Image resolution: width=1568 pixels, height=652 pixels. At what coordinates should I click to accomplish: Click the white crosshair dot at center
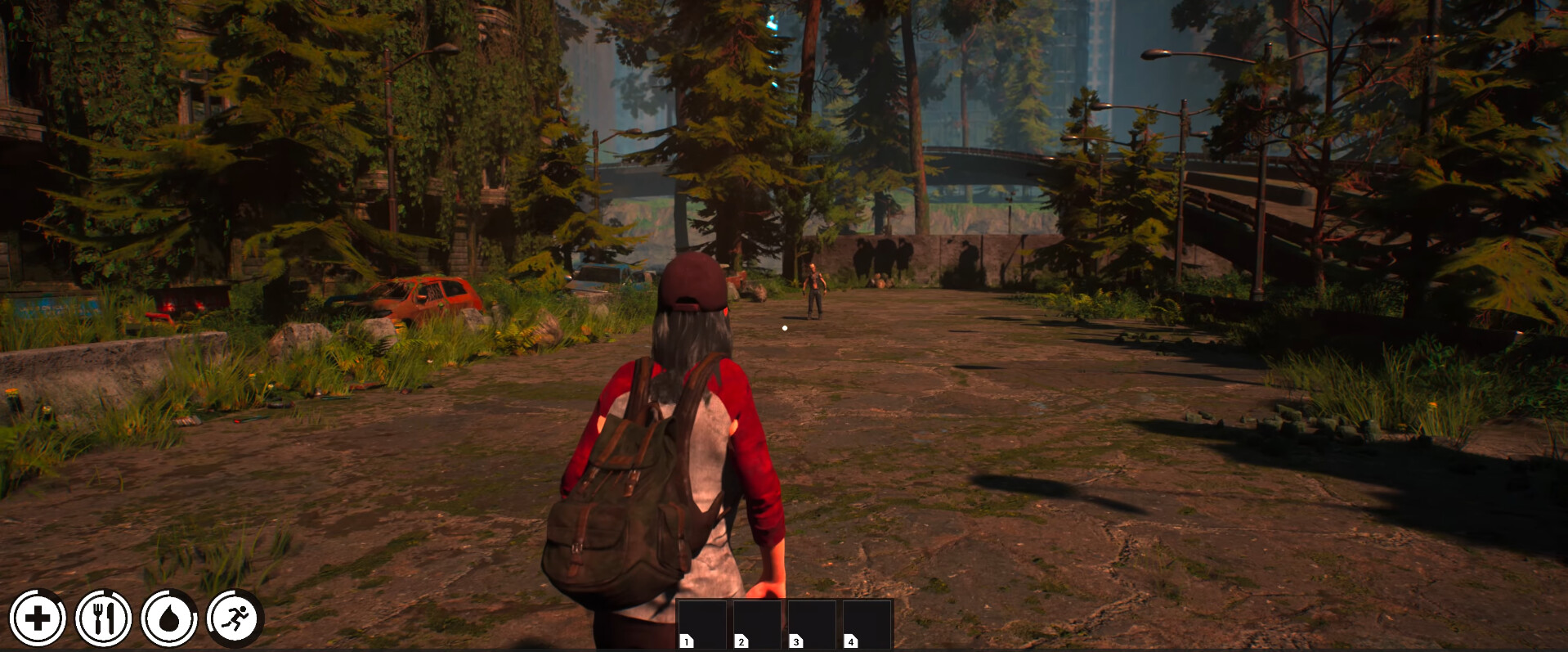click(784, 327)
